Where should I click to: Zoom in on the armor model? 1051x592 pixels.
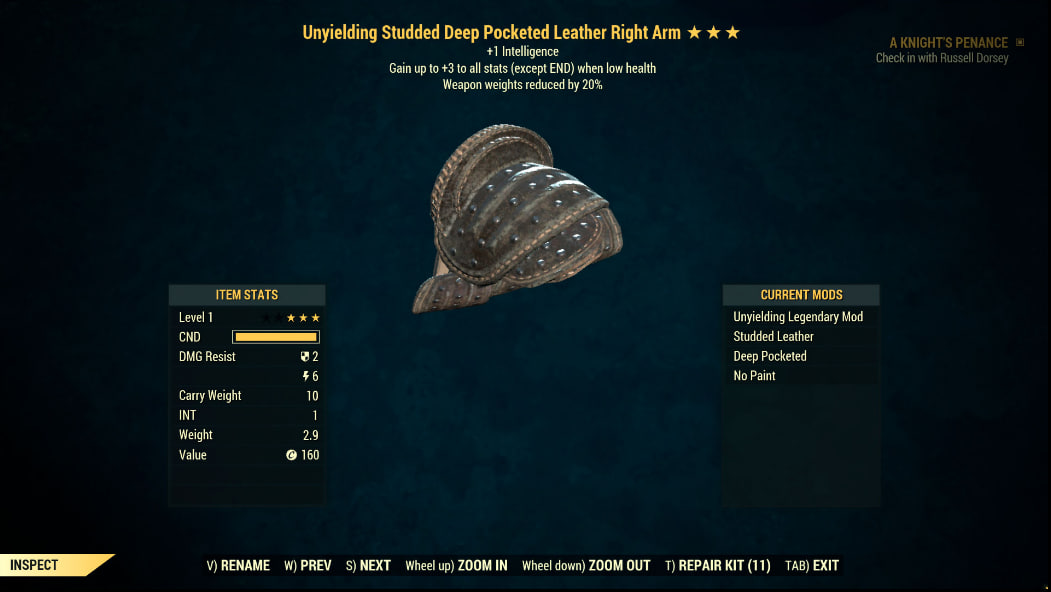click(x=456, y=565)
